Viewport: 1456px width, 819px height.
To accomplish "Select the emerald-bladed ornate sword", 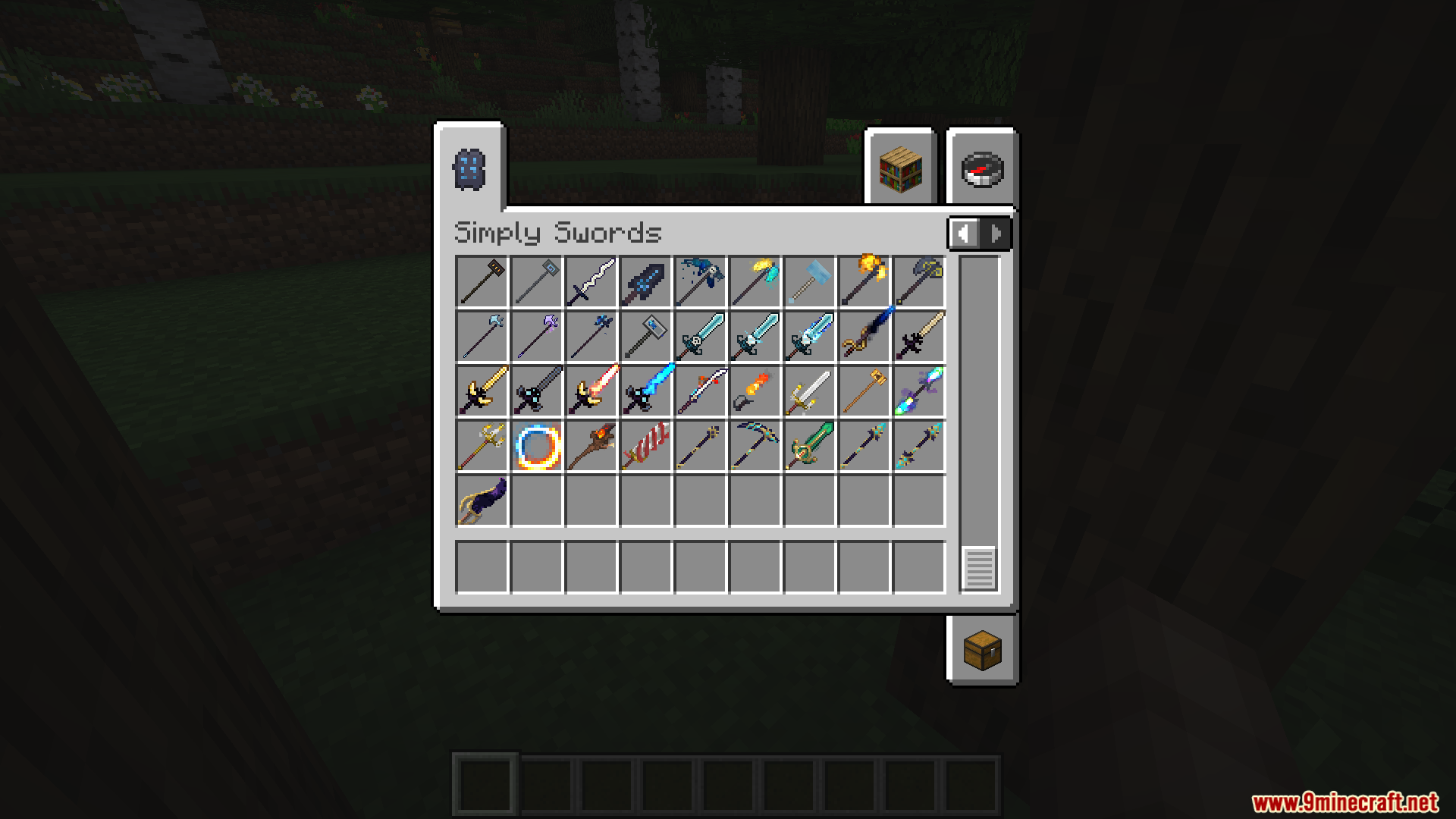I will pos(808,446).
